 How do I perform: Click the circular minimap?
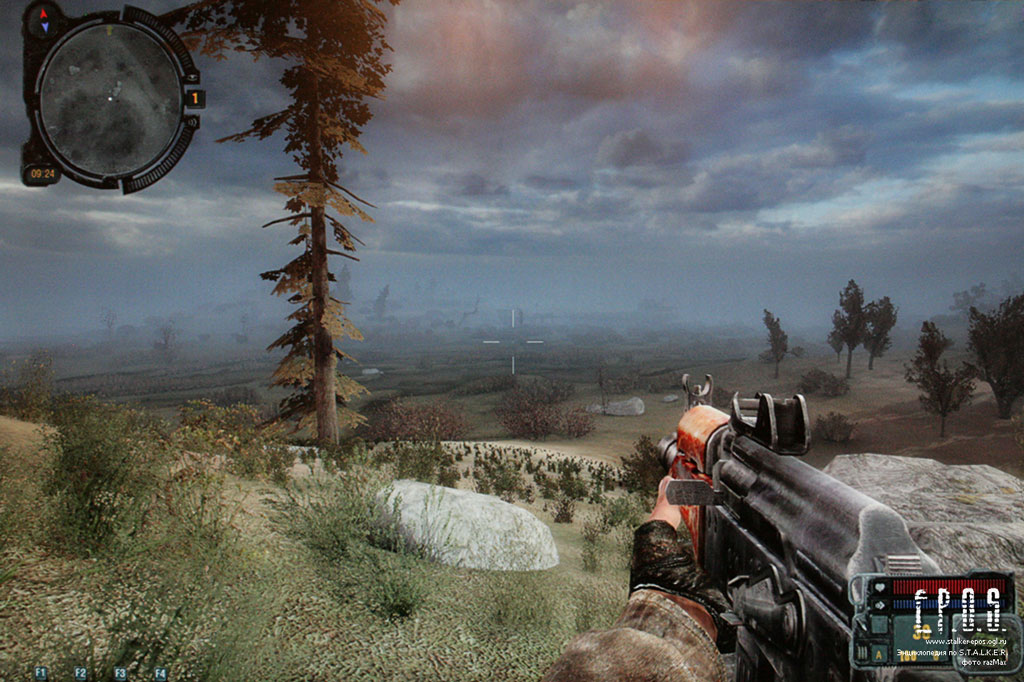(108, 97)
